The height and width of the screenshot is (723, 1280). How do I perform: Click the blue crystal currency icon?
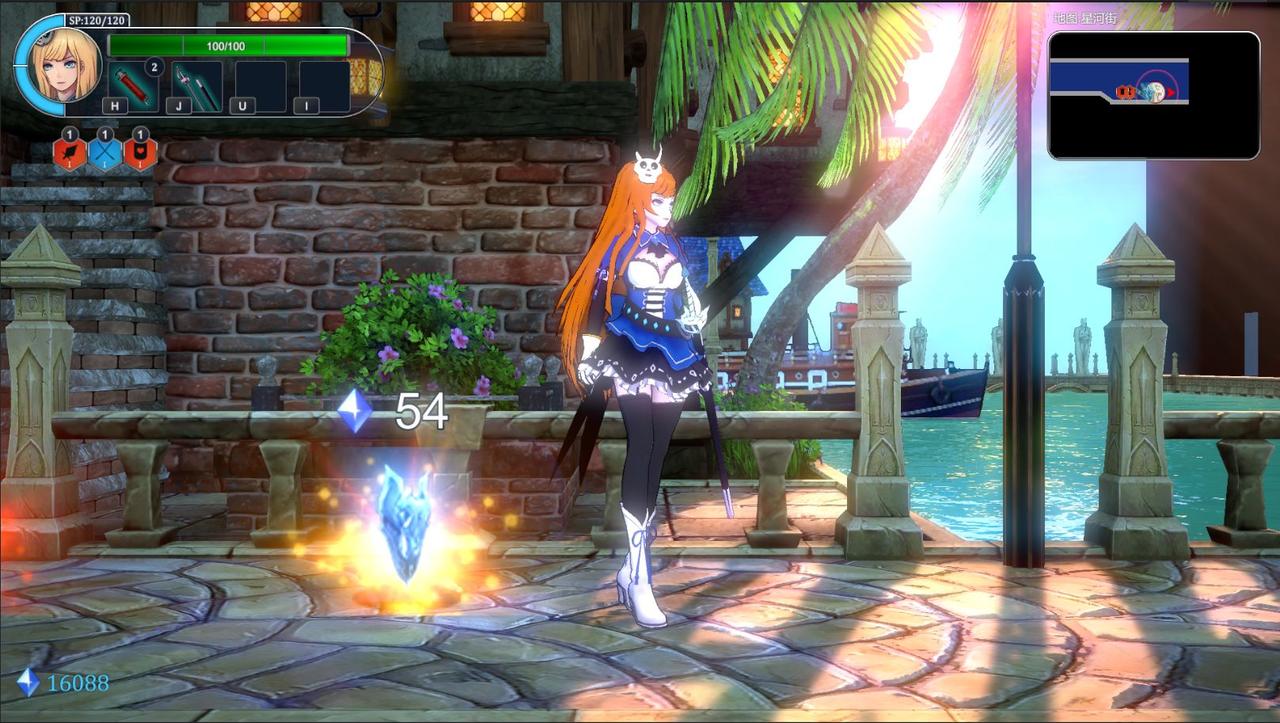pos(28,682)
